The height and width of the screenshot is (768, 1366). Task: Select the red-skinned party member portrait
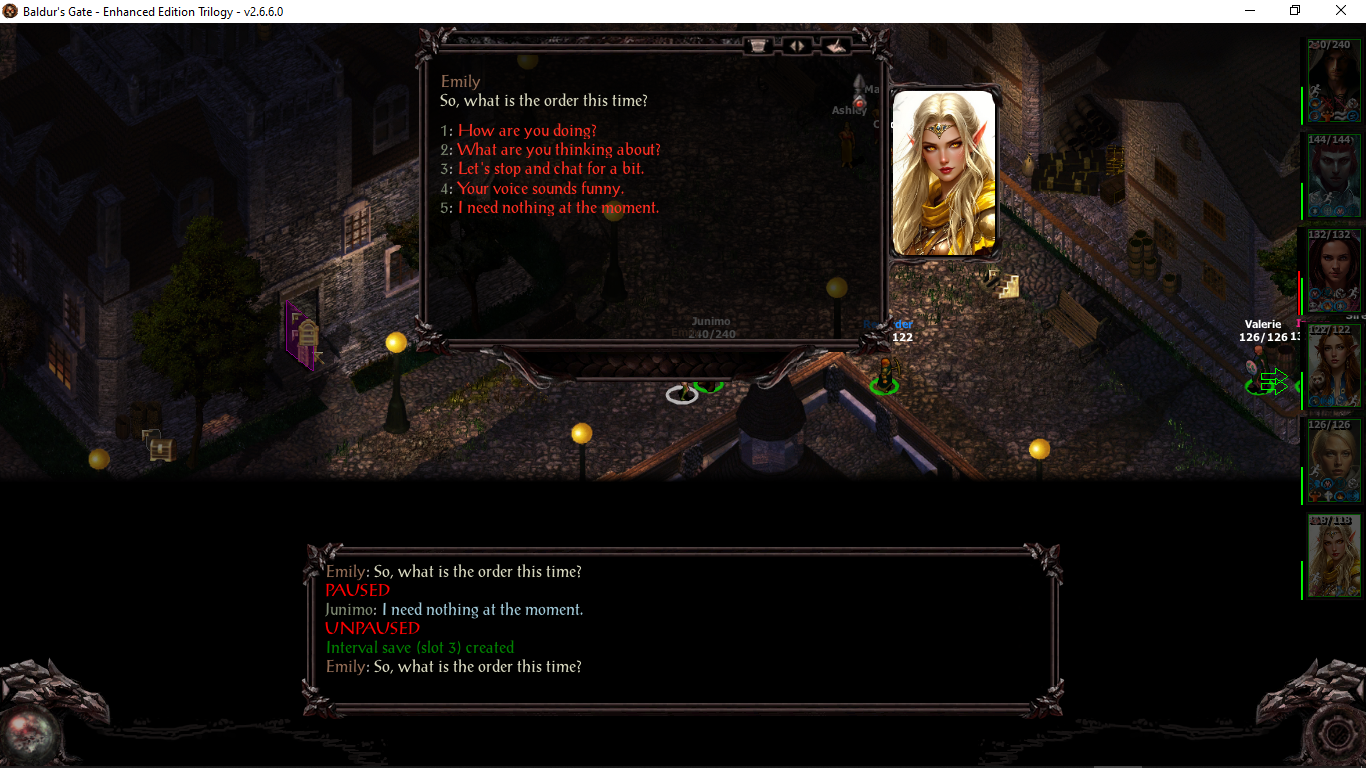point(1334,175)
